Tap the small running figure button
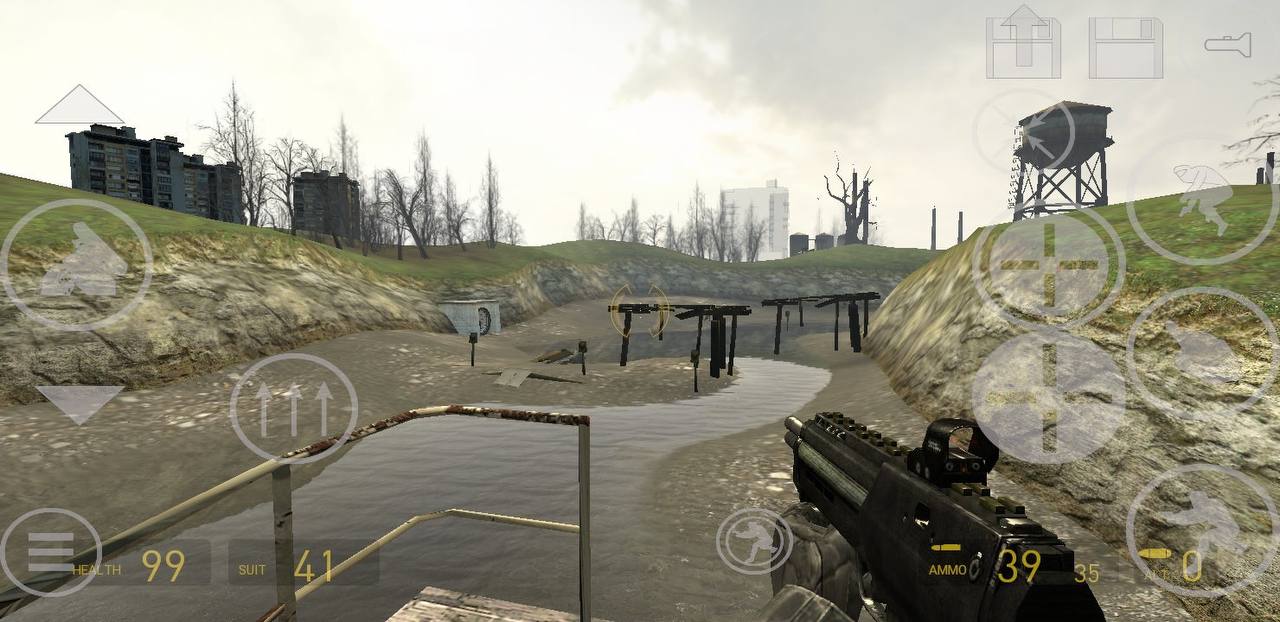Viewport: 1280px width, 622px height. [x=754, y=541]
